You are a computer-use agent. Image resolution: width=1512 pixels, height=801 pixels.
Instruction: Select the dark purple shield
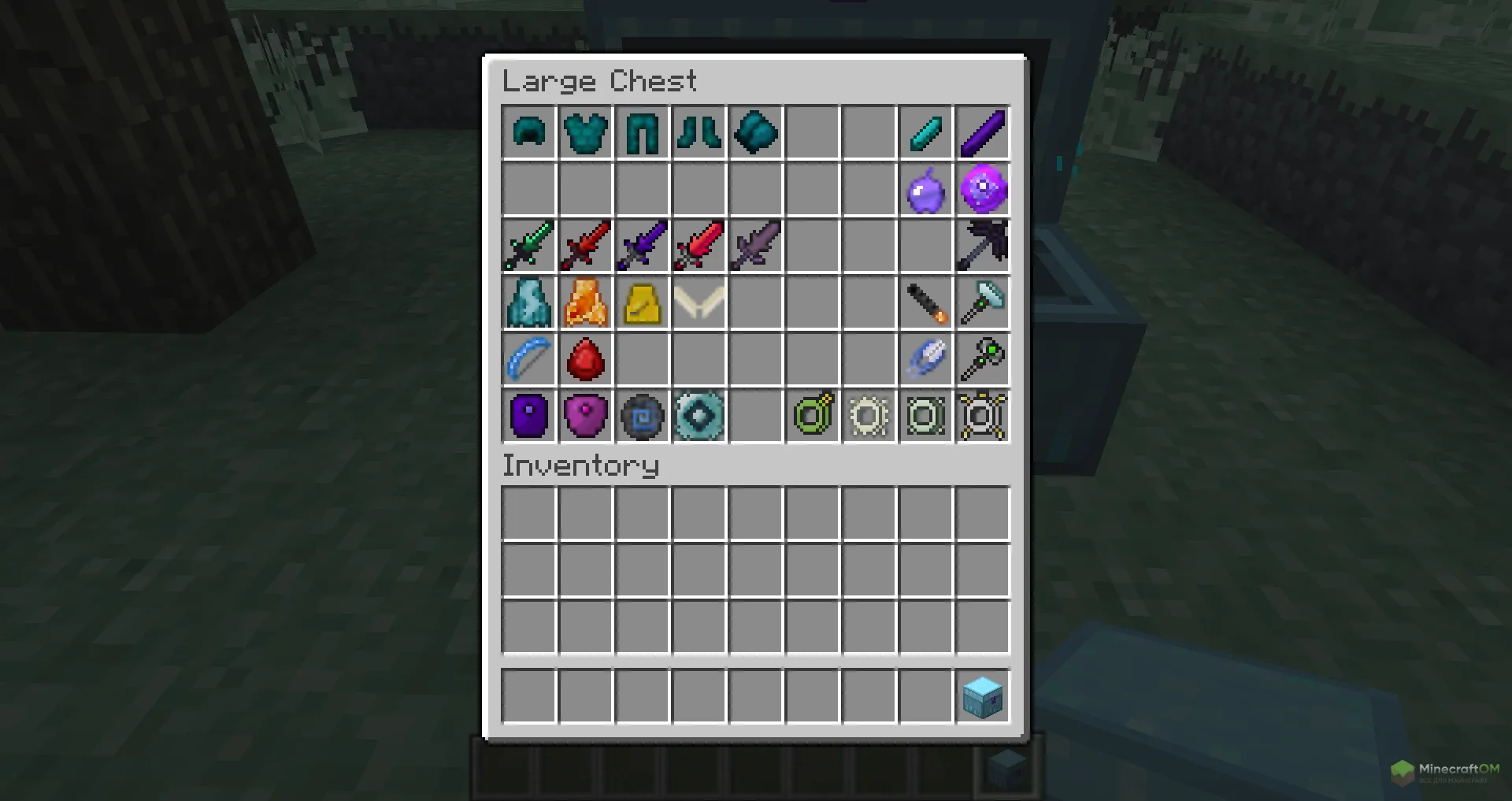click(528, 416)
